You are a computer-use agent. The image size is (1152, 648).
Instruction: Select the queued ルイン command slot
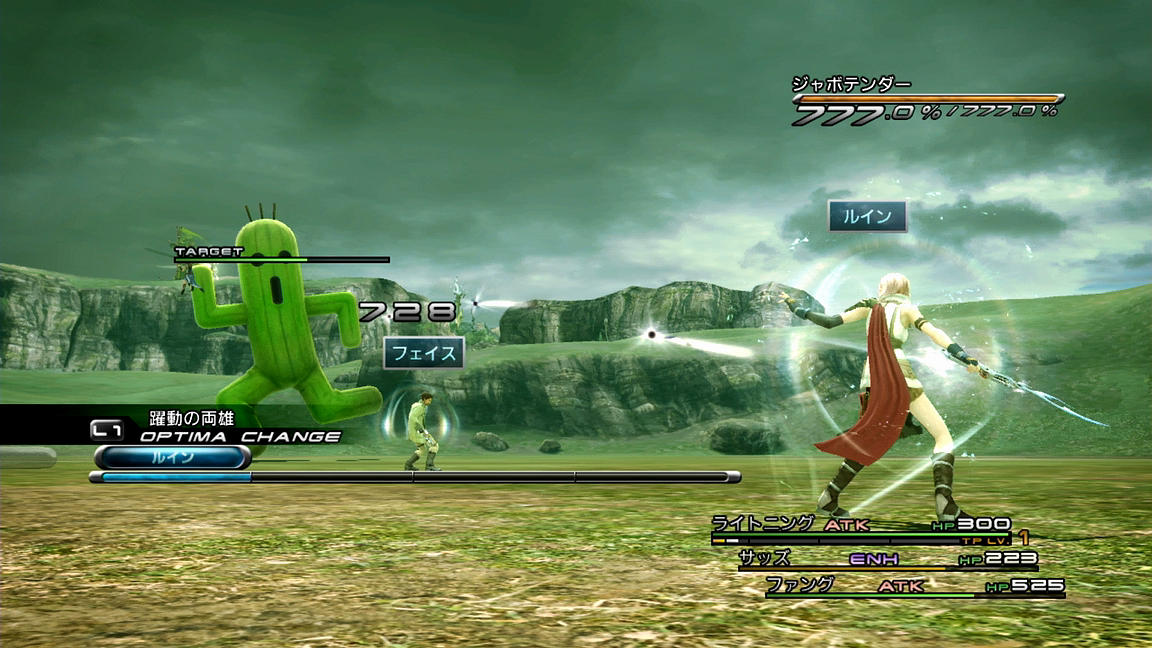[172, 458]
